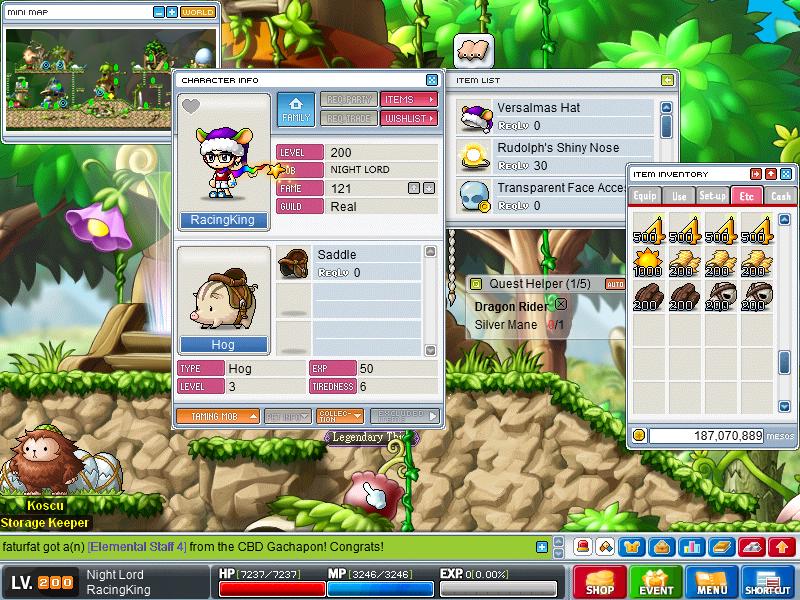The width and height of the screenshot is (800, 600).
Task: Close the Character Info window
Action: 431,80
